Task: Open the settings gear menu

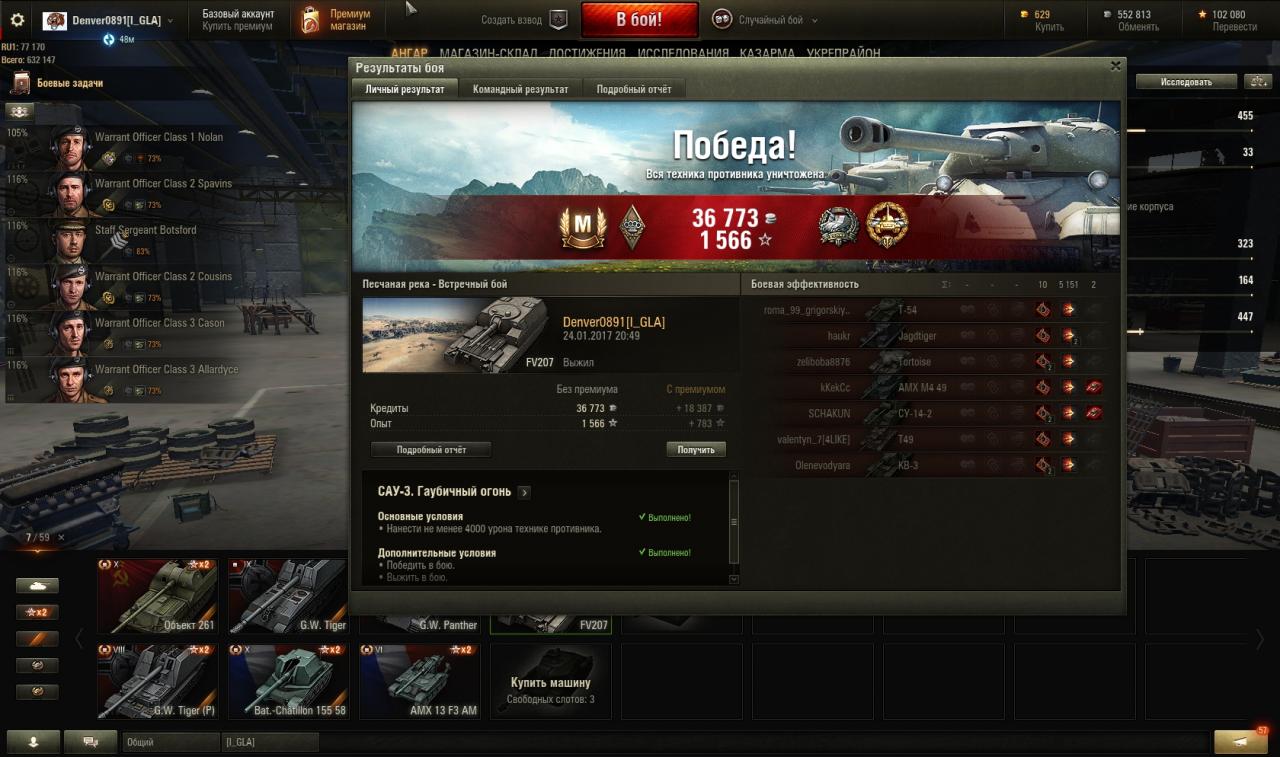Action: coord(17,20)
